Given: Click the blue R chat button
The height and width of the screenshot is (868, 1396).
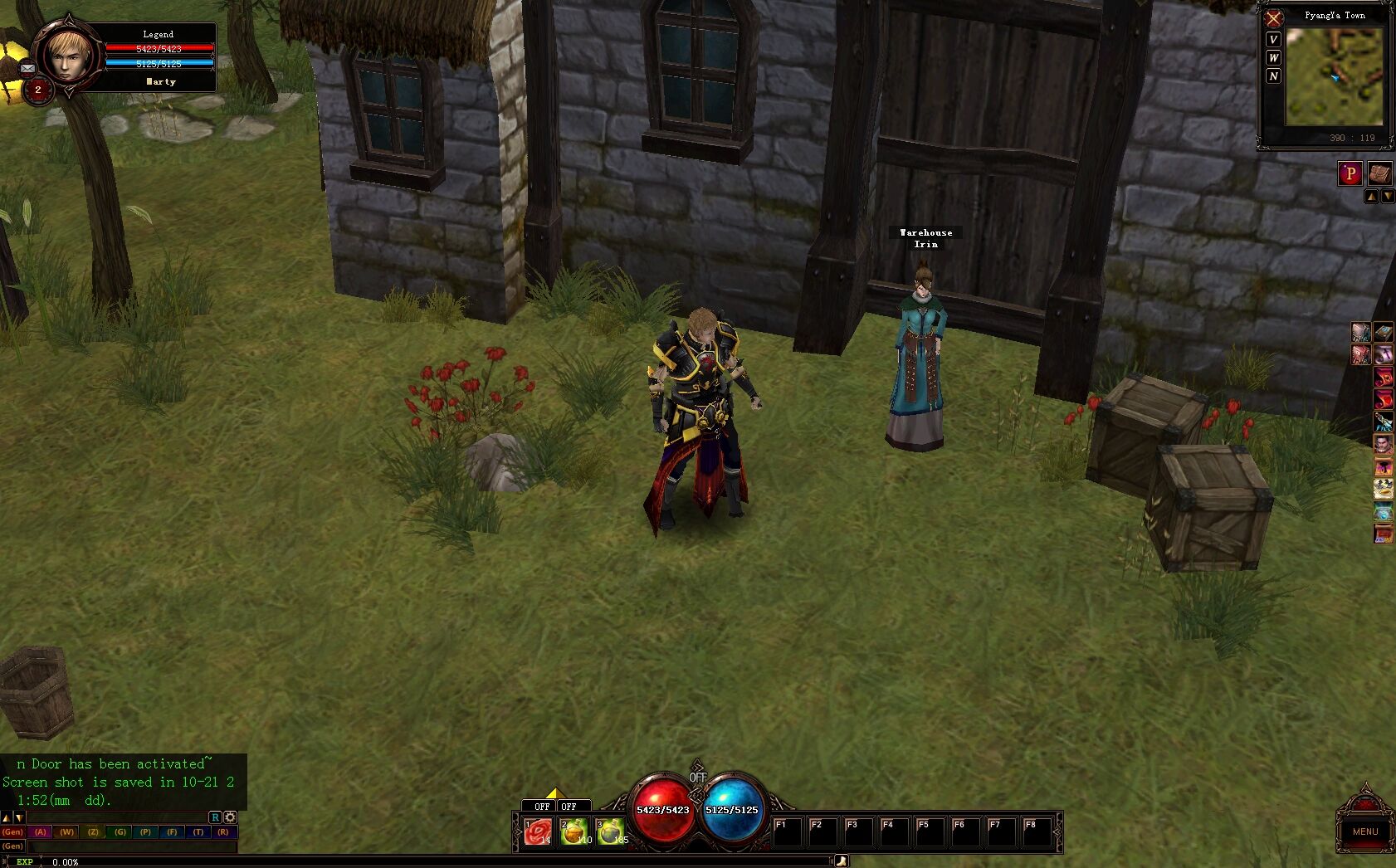Looking at the screenshot, I should pos(215,817).
